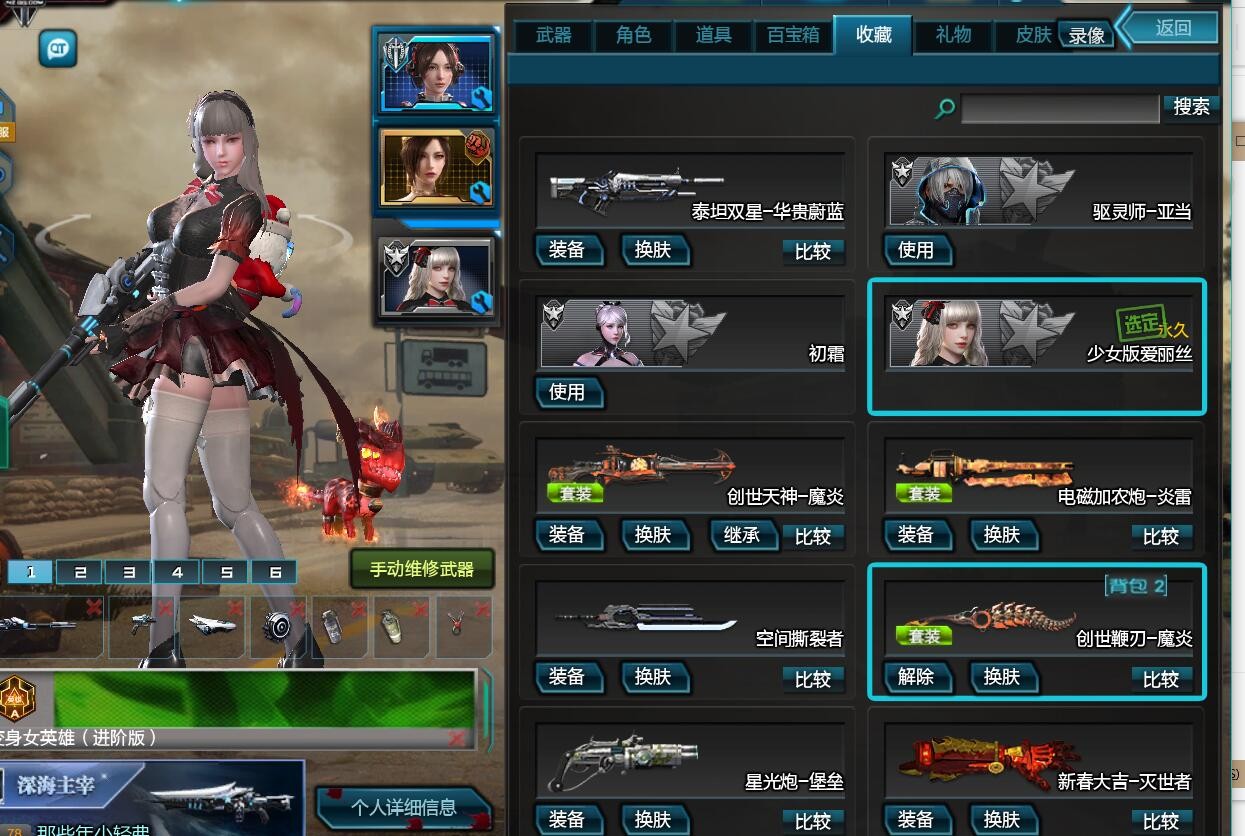Open 个人详细信息 personal details

(404, 807)
